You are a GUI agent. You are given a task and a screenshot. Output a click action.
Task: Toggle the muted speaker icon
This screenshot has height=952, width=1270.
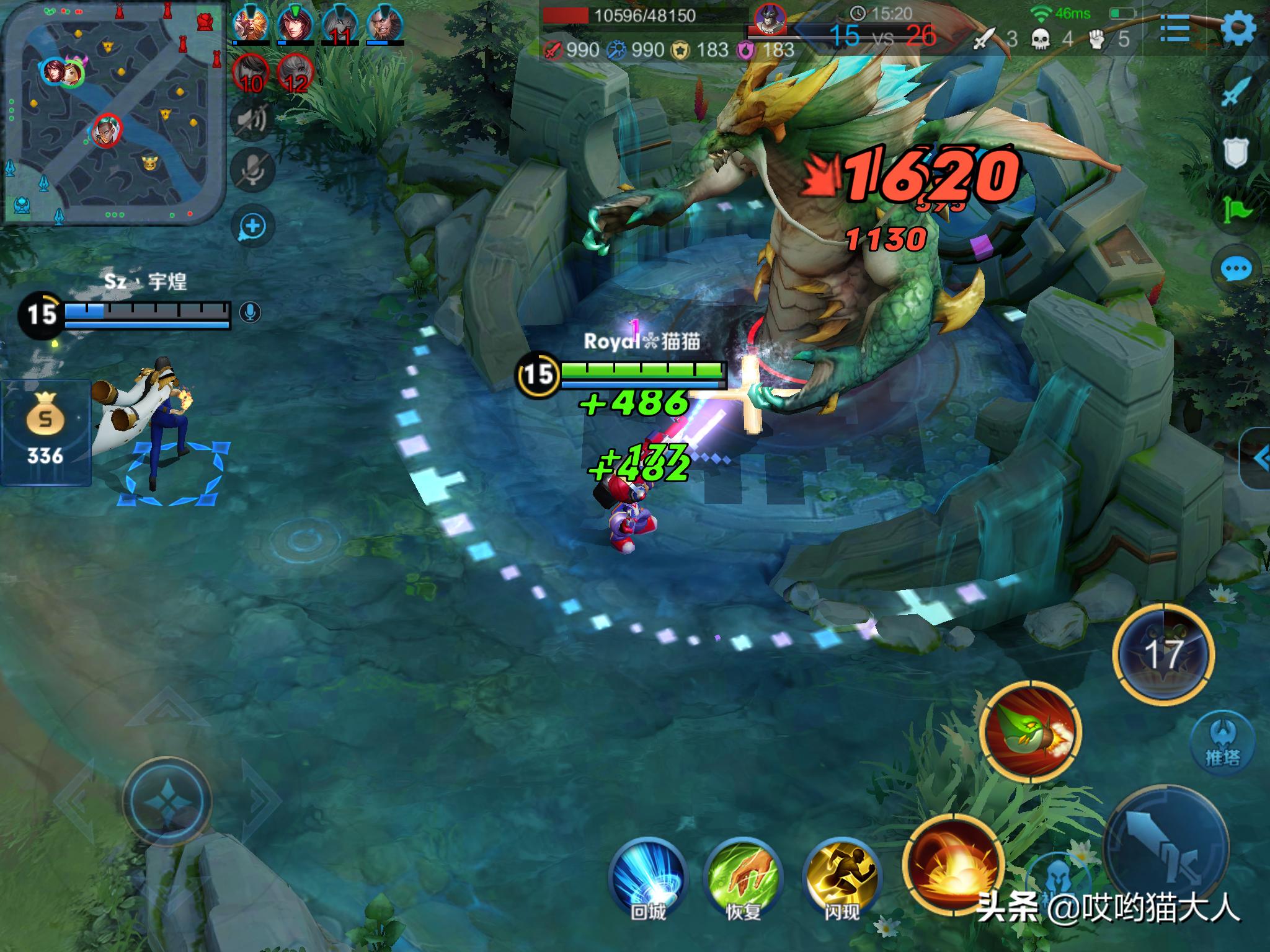point(251,118)
